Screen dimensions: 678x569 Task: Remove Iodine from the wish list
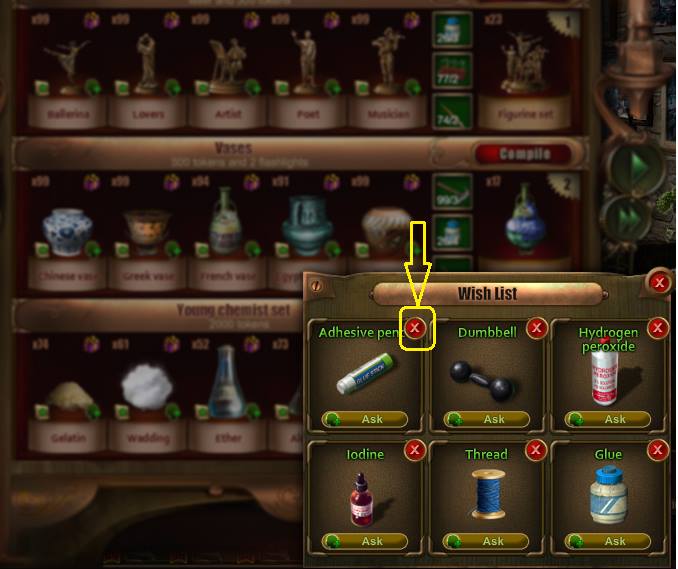[x=416, y=450]
